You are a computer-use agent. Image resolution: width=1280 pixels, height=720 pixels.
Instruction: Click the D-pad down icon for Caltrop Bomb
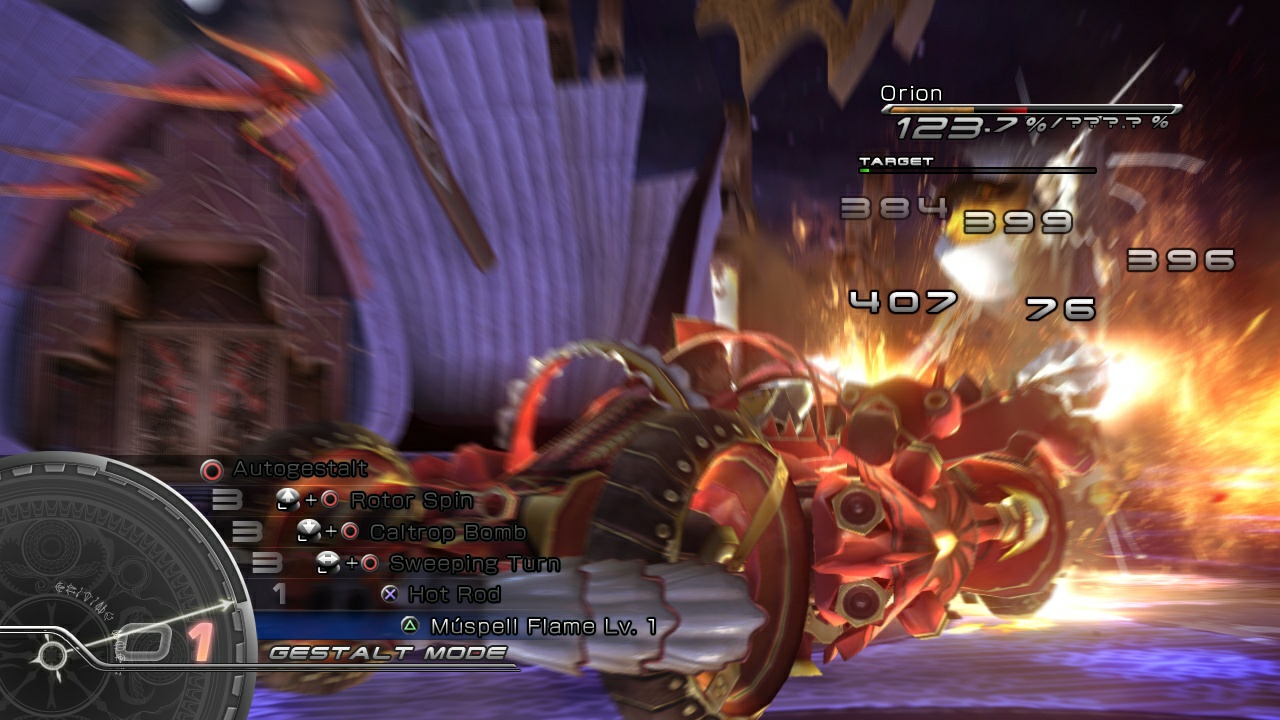(x=310, y=531)
